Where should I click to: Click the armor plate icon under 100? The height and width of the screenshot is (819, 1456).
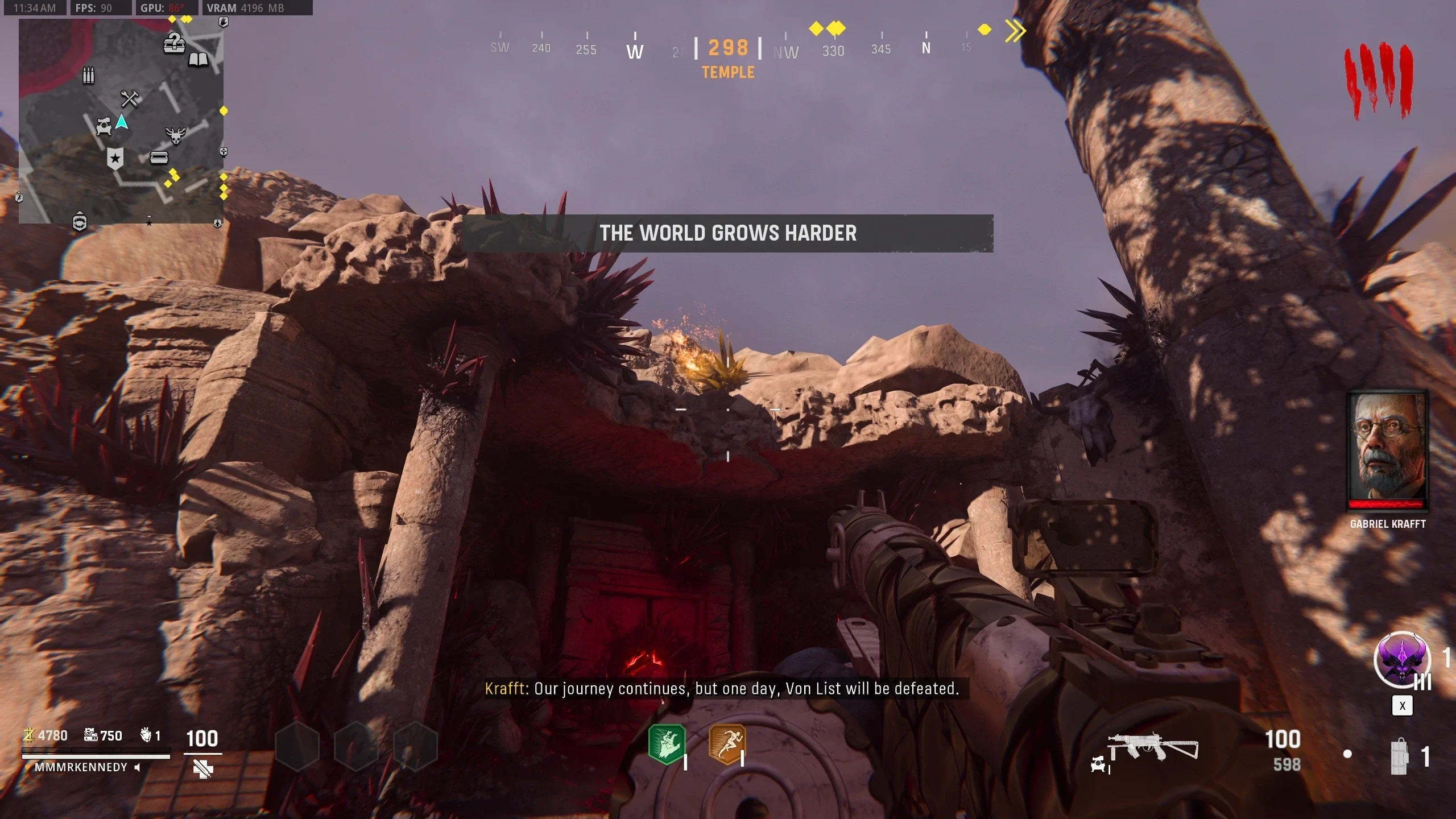pyautogui.click(x=202, y=770)
